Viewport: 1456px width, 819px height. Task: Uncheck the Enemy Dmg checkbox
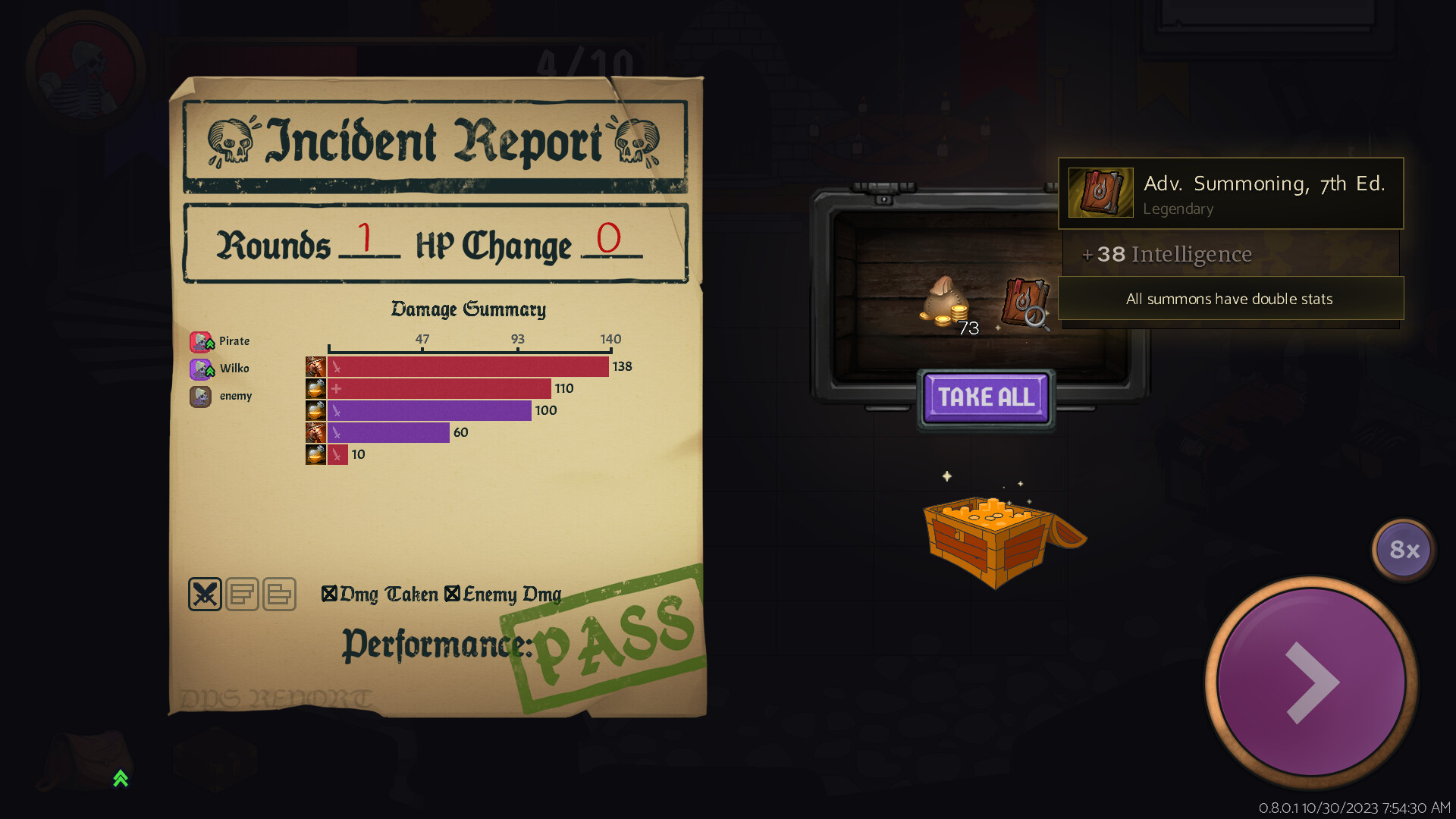(x=452, y=594)
